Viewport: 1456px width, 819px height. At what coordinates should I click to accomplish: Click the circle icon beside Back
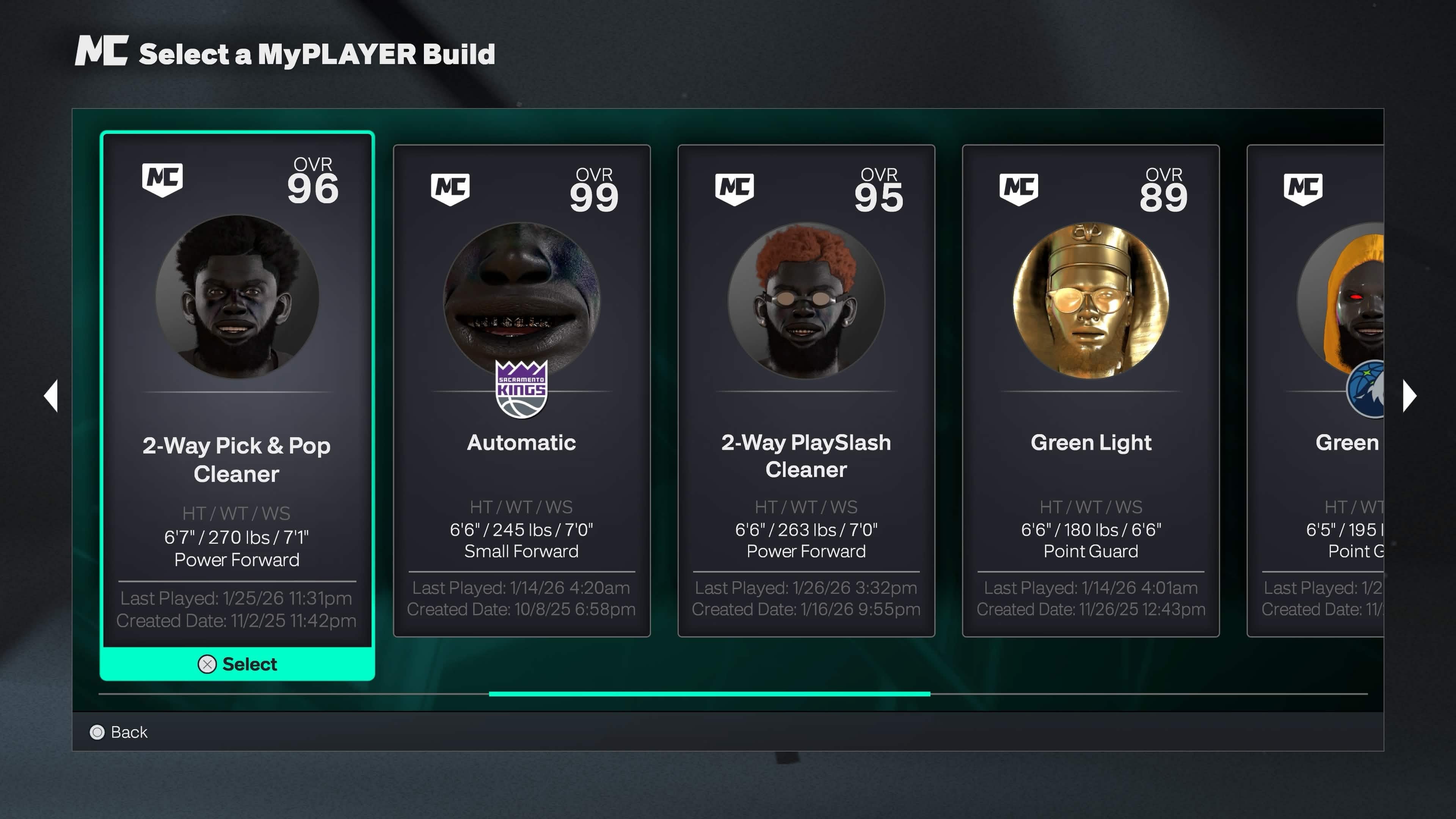pos(98,732)
